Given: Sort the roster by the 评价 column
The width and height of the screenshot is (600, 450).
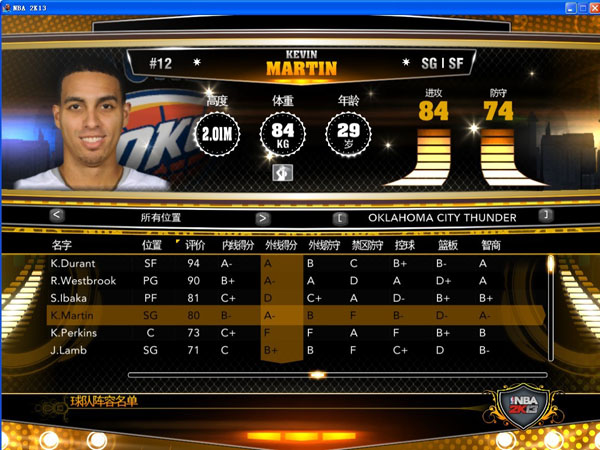Looking at the screenshot, I should coord(196,245).
